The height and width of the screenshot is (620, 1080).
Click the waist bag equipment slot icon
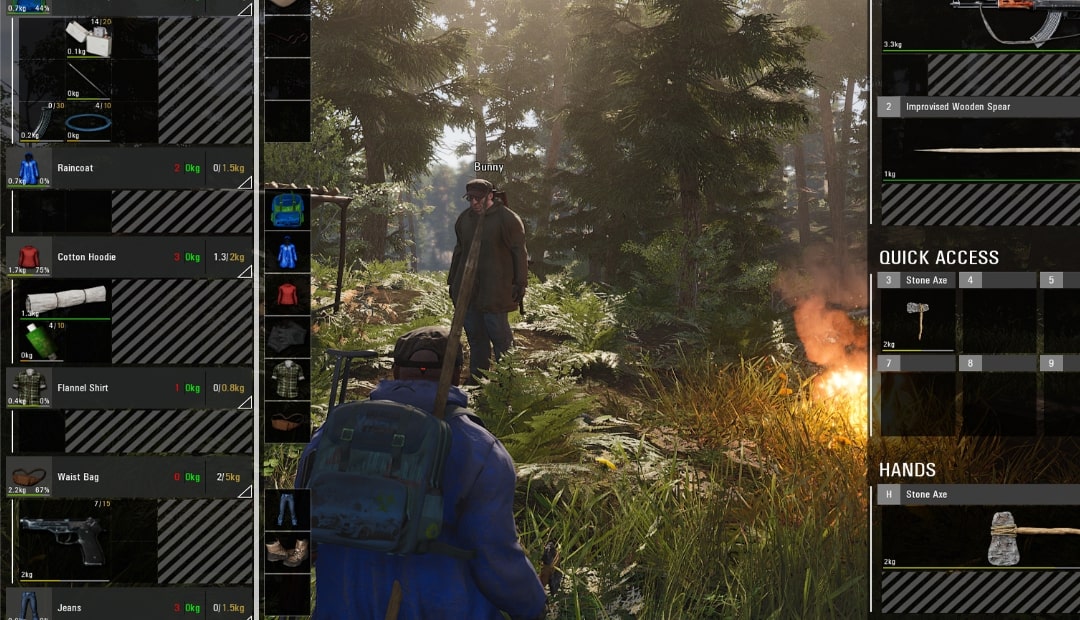click(287, 421)
